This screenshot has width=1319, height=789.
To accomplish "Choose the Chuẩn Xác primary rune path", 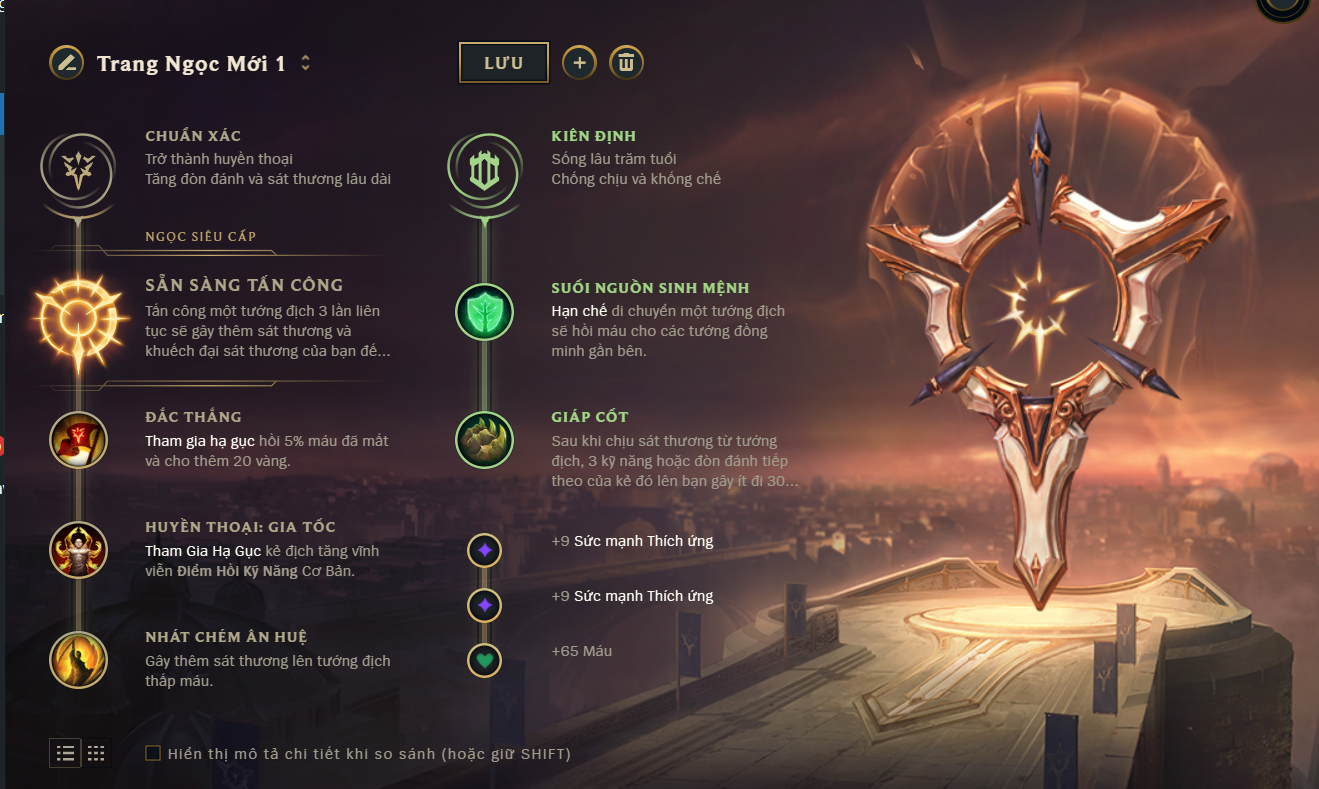I will click(x=78, y=167).
